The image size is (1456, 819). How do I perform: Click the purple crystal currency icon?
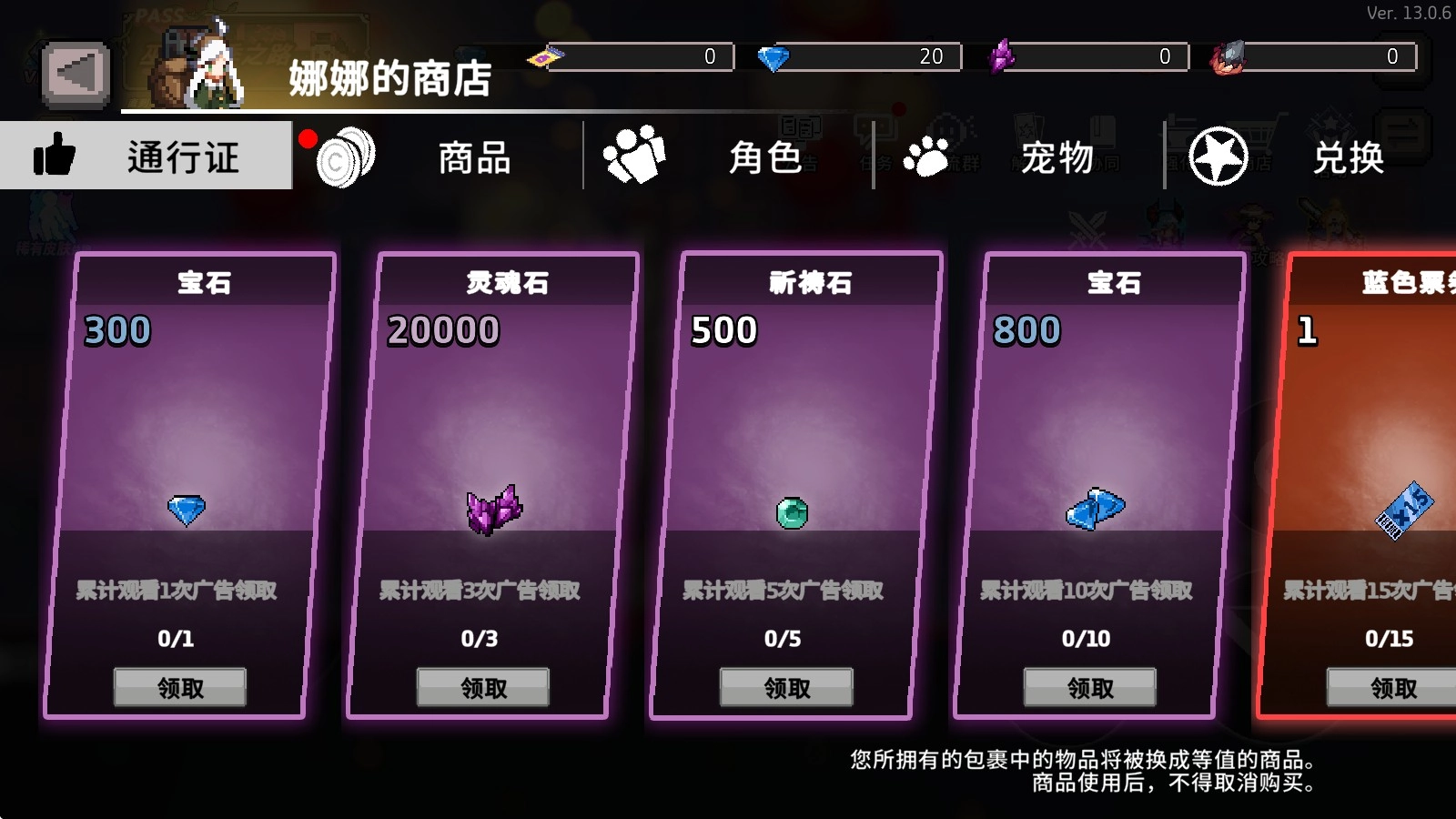(x=1003, y=56)
